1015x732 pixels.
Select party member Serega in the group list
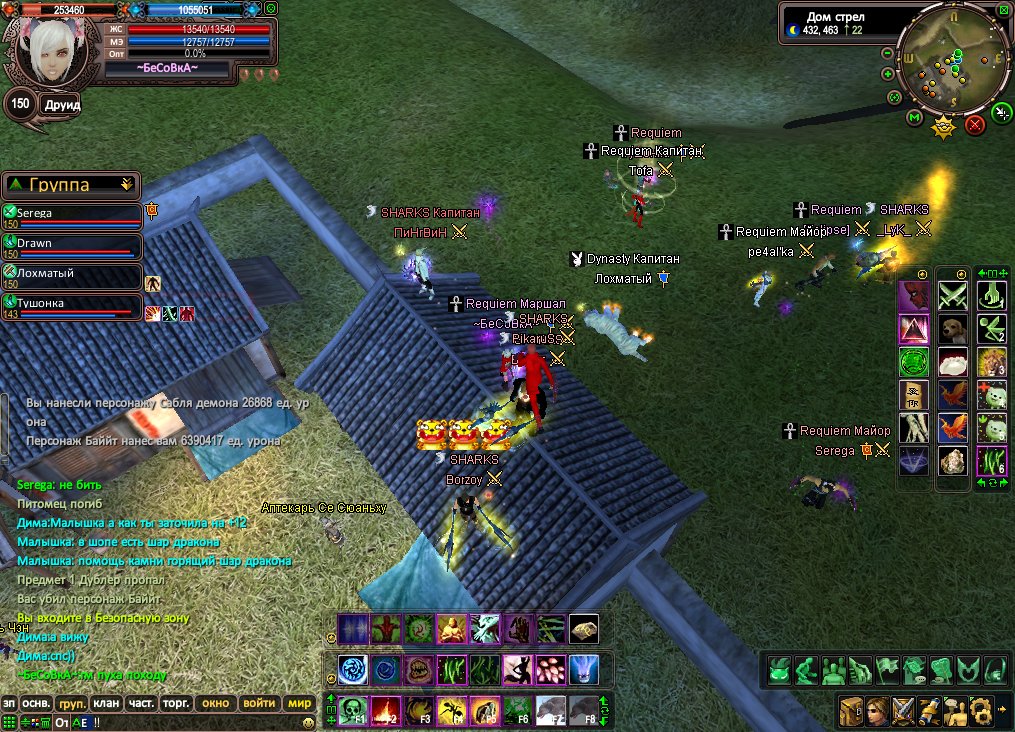[x=72, y=214]
